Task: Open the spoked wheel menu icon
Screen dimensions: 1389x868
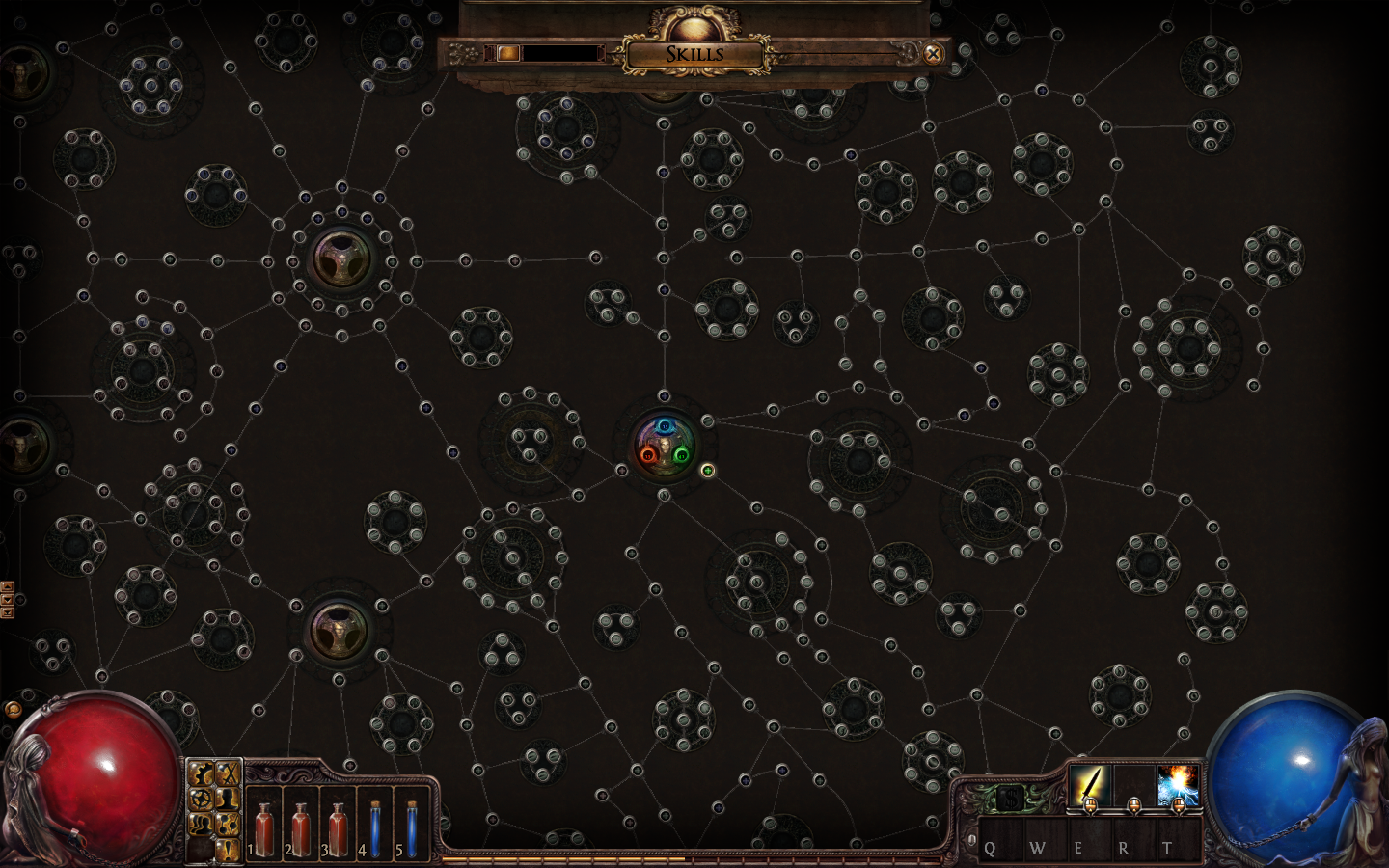Action: click(x=202, y=799)
